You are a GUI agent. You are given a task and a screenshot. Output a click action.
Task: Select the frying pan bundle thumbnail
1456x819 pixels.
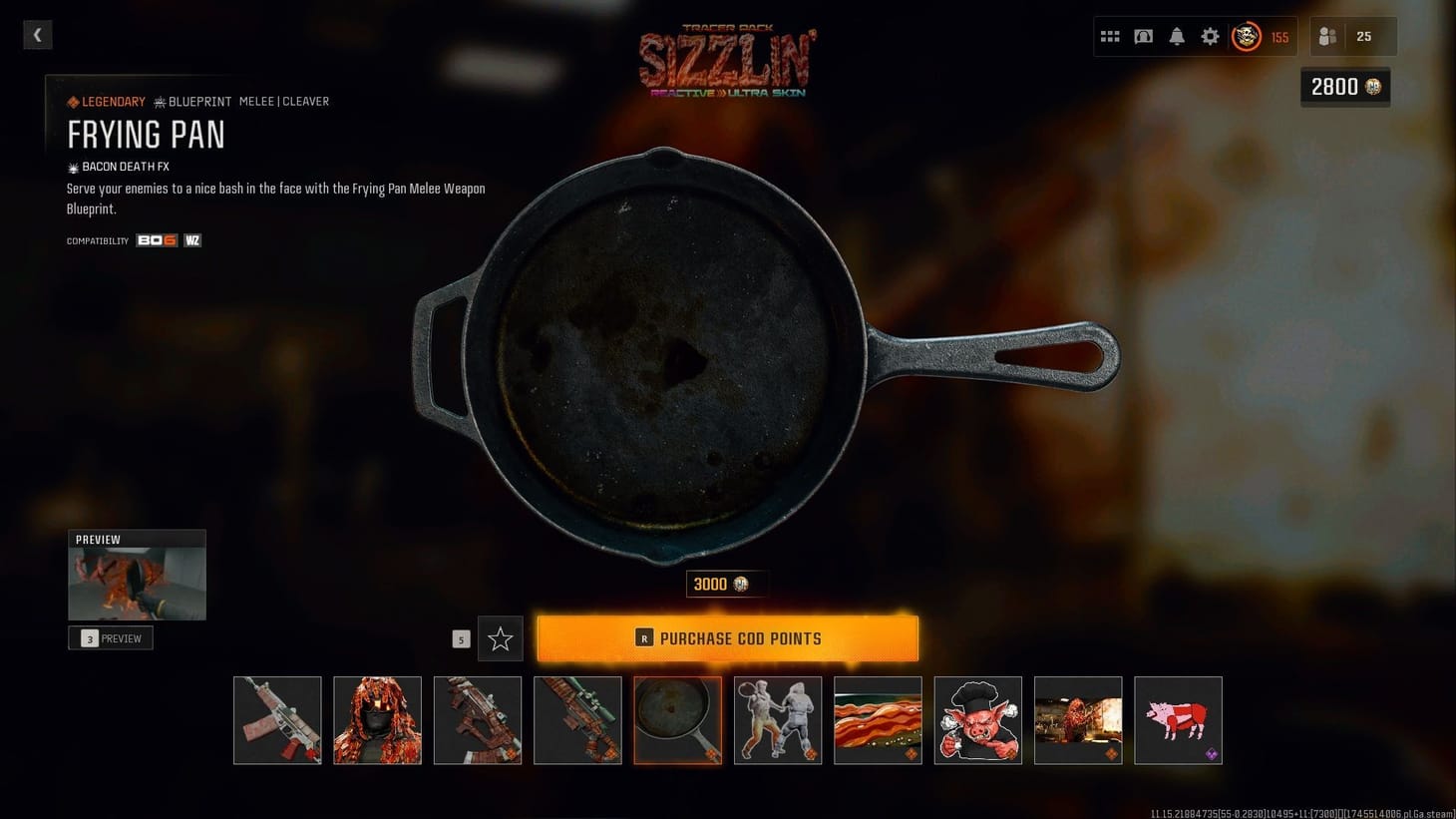pos(677,720)
